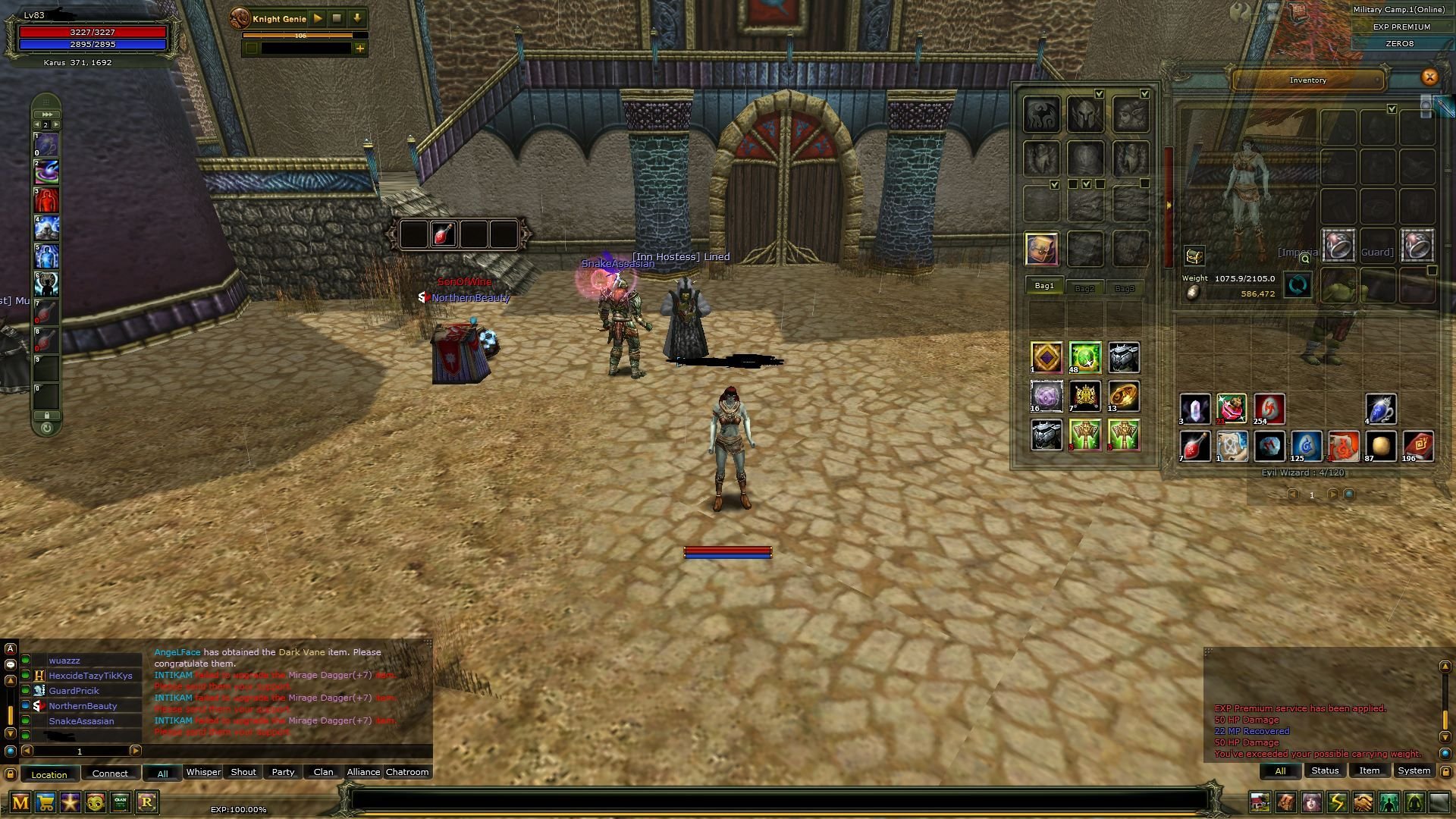1456x819 pixels.
Task: Click the stack of 254 red runestones
Action: pyautogui.click(x=1269, y=409)
